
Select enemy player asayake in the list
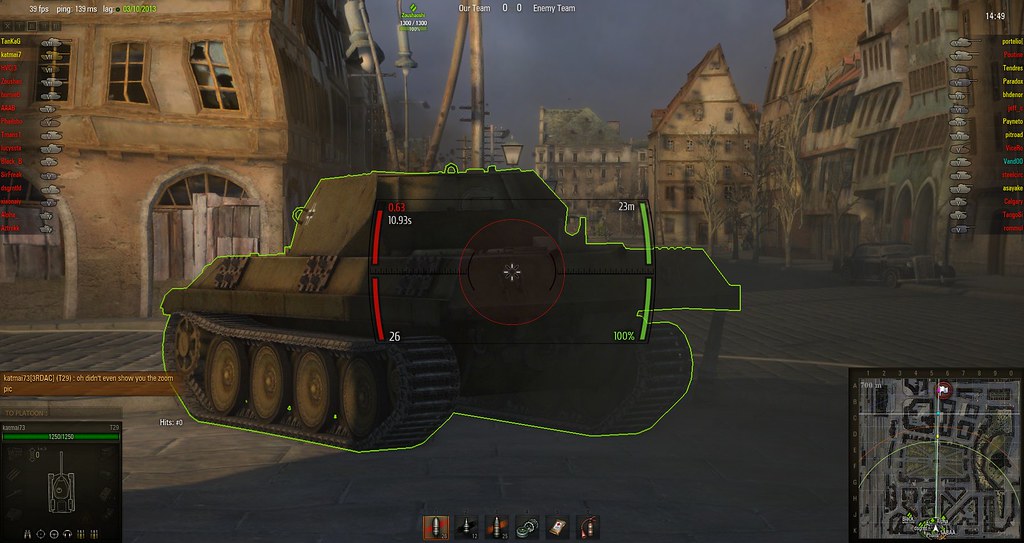tap(1010, 188)
